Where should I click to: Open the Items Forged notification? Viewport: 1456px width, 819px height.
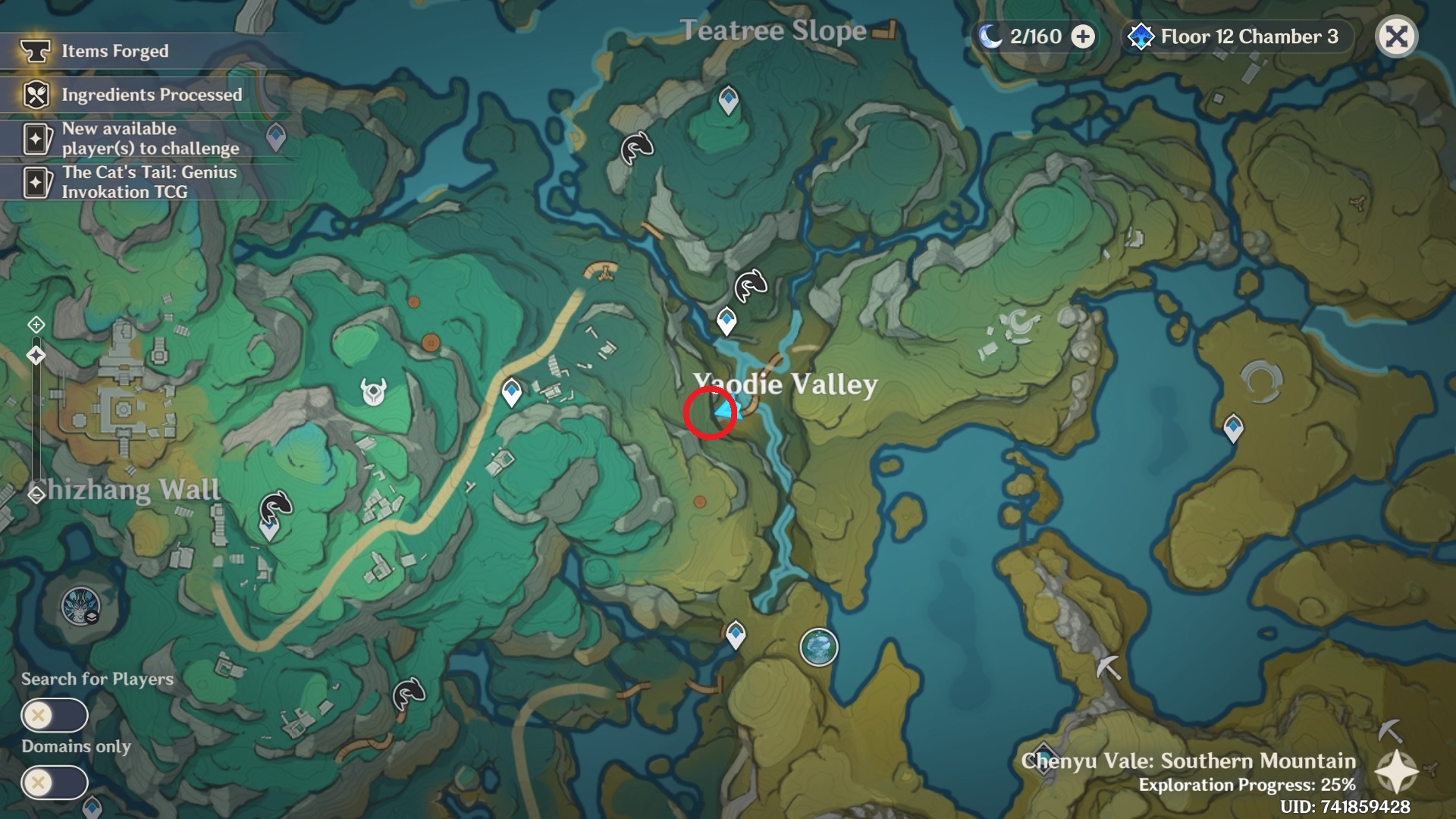114,51
